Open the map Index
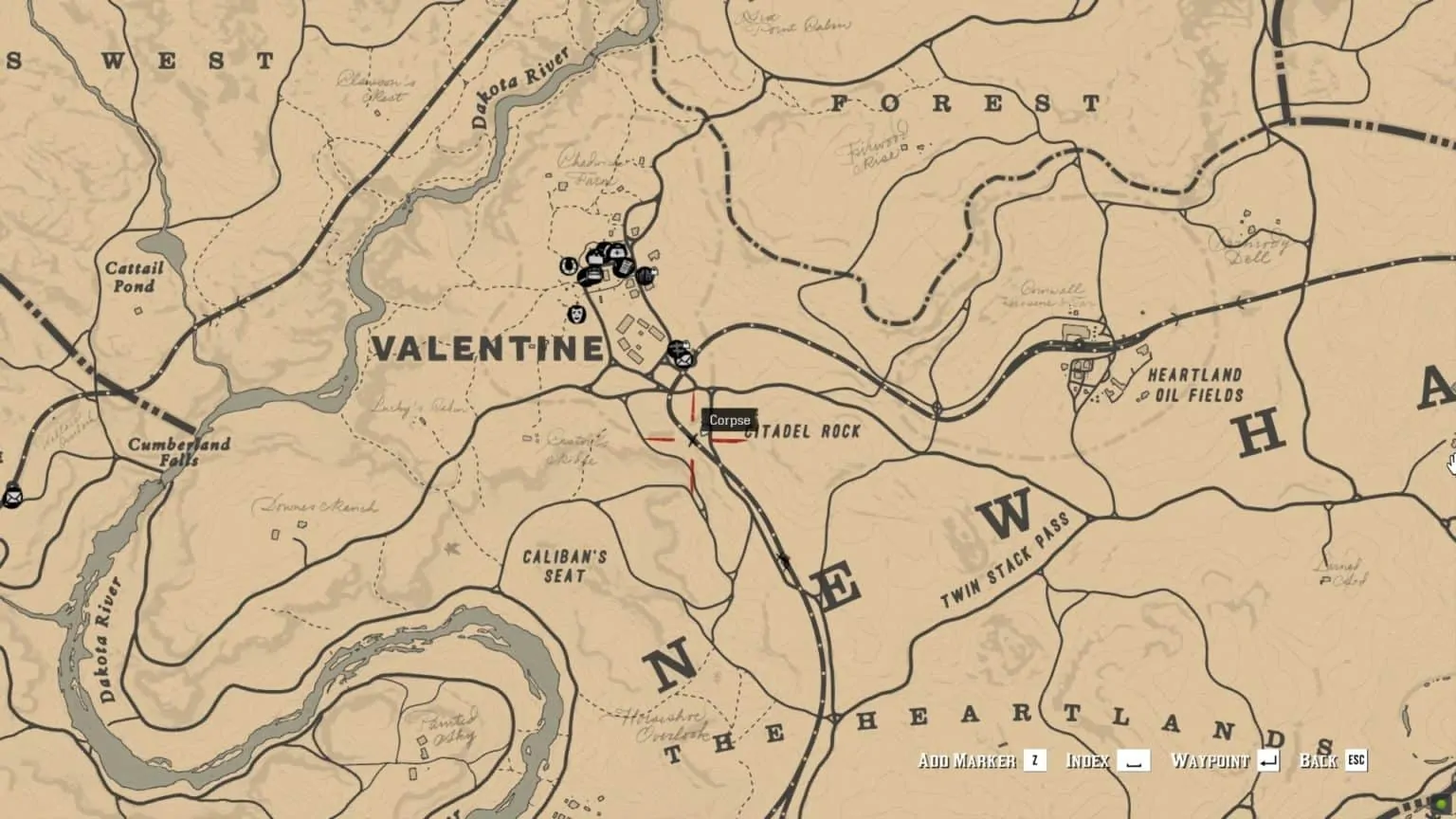Viewport: 1456px width, 819px height. 1089,759
